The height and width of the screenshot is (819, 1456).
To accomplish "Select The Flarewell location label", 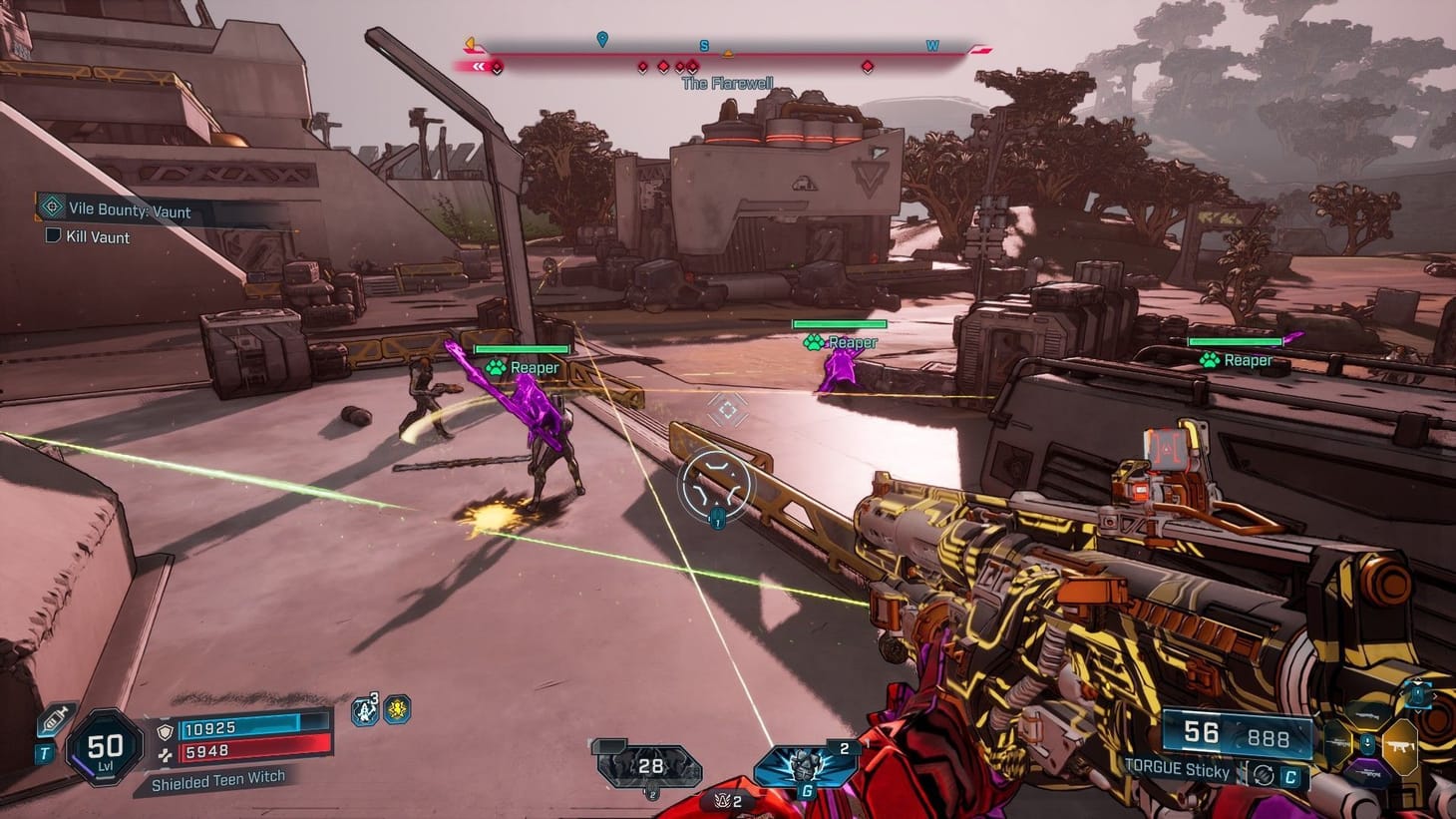I will click(728, 83).
